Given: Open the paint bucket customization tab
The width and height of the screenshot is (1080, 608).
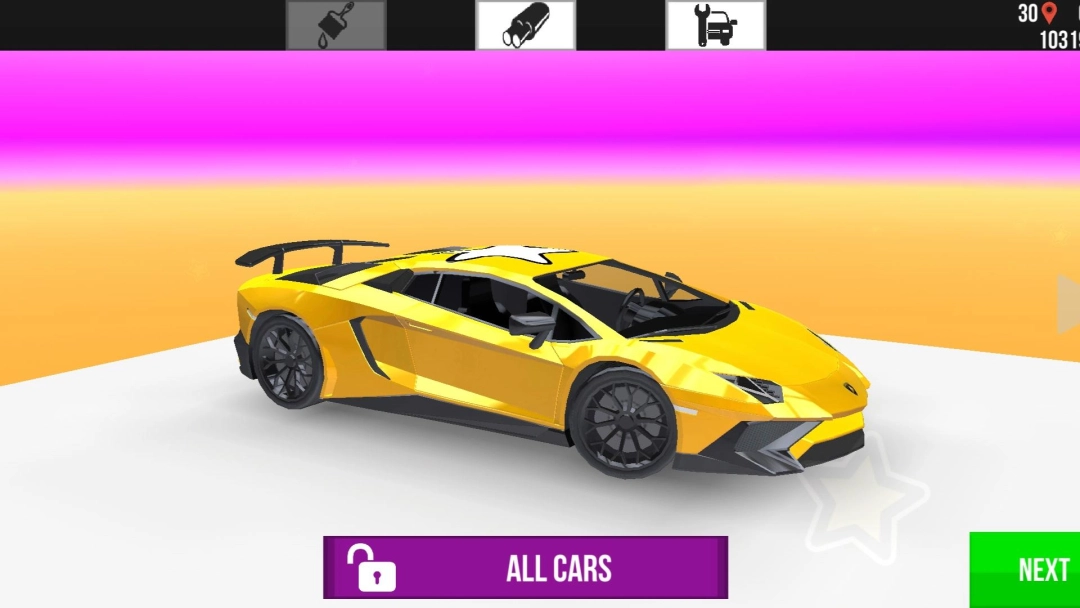Looking at the screenshot, I should click(x=336, y=25).
